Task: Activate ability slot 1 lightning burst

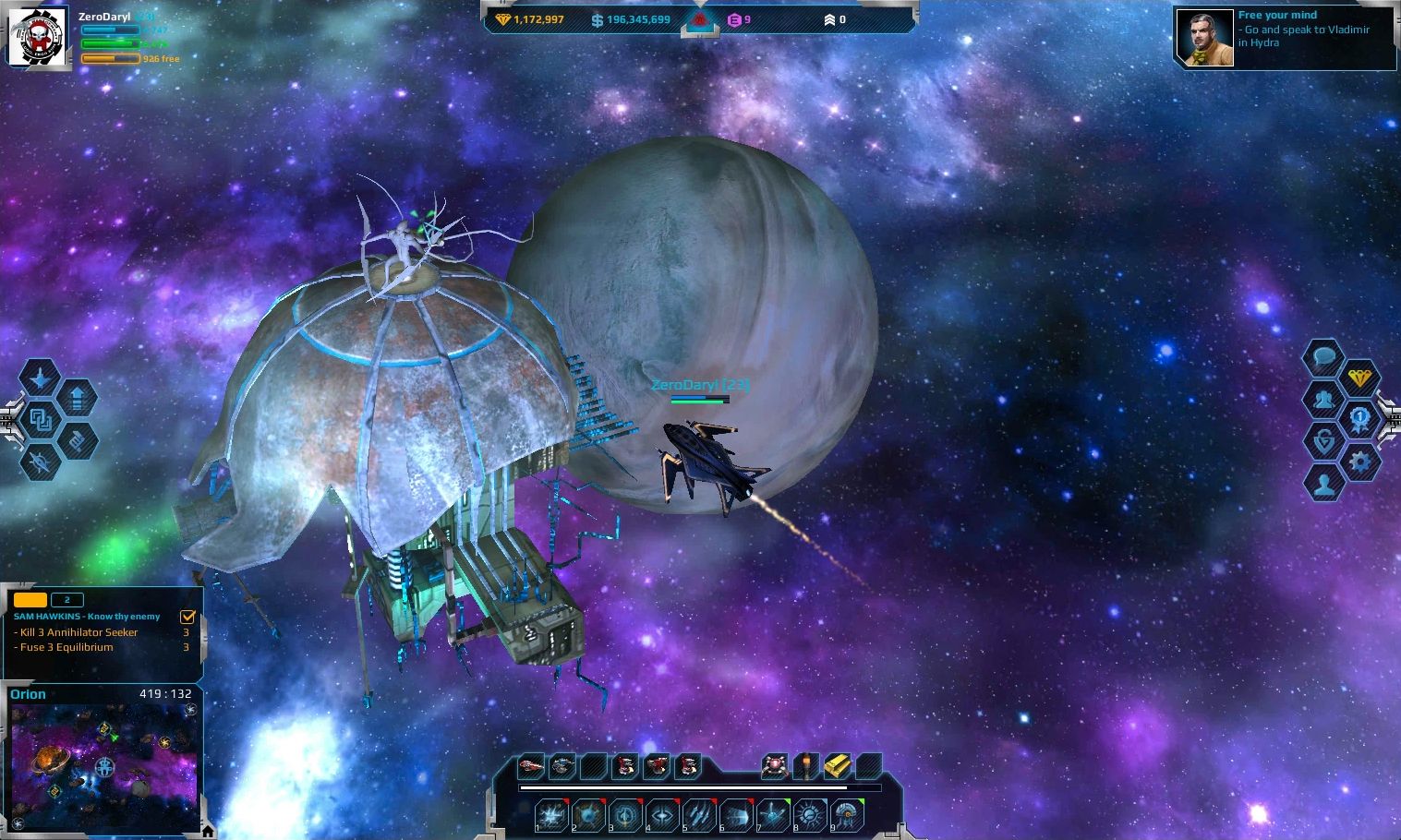Action: (x=551, y=815)
